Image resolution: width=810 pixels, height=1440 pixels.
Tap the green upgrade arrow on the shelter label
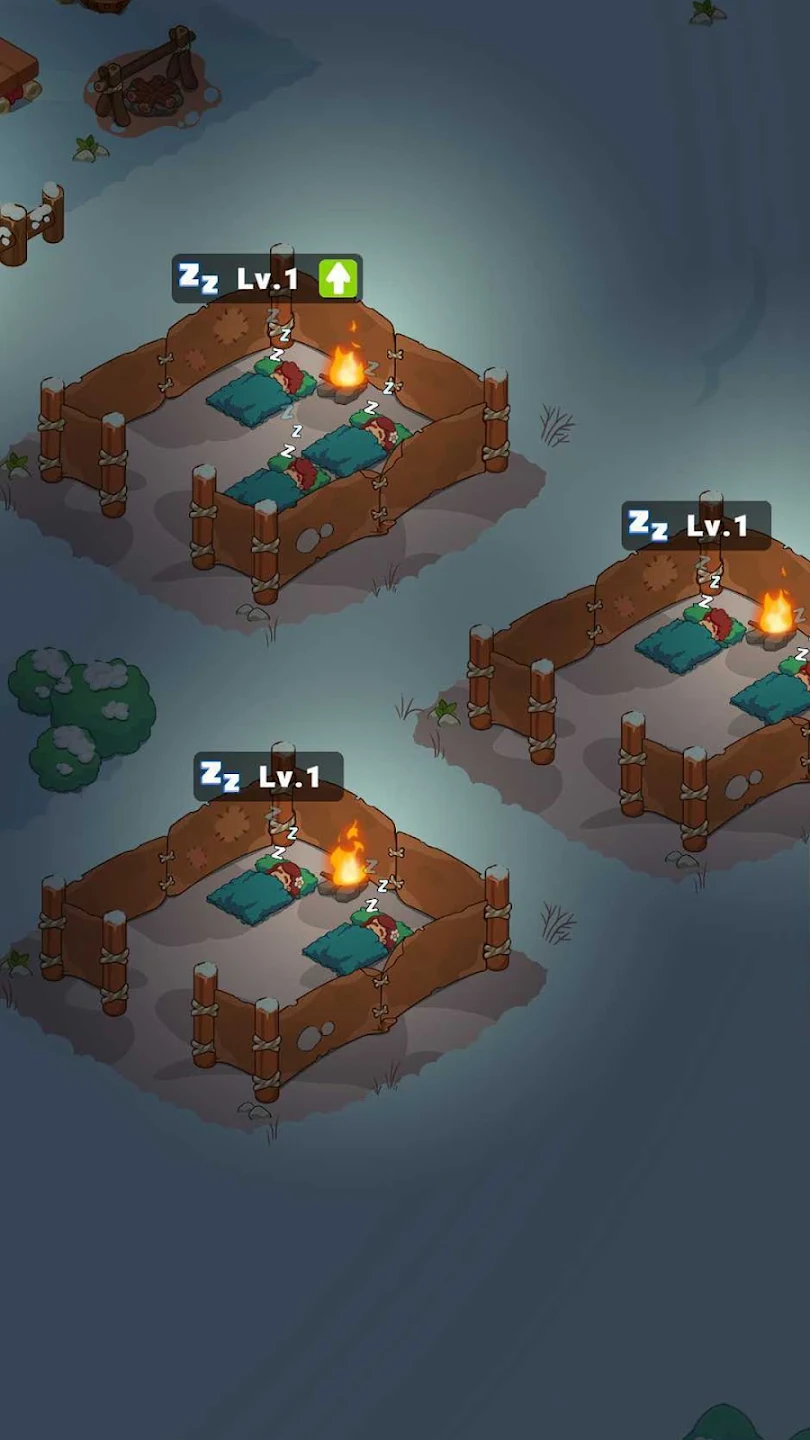pyautogui.click(x=338, y=279)
